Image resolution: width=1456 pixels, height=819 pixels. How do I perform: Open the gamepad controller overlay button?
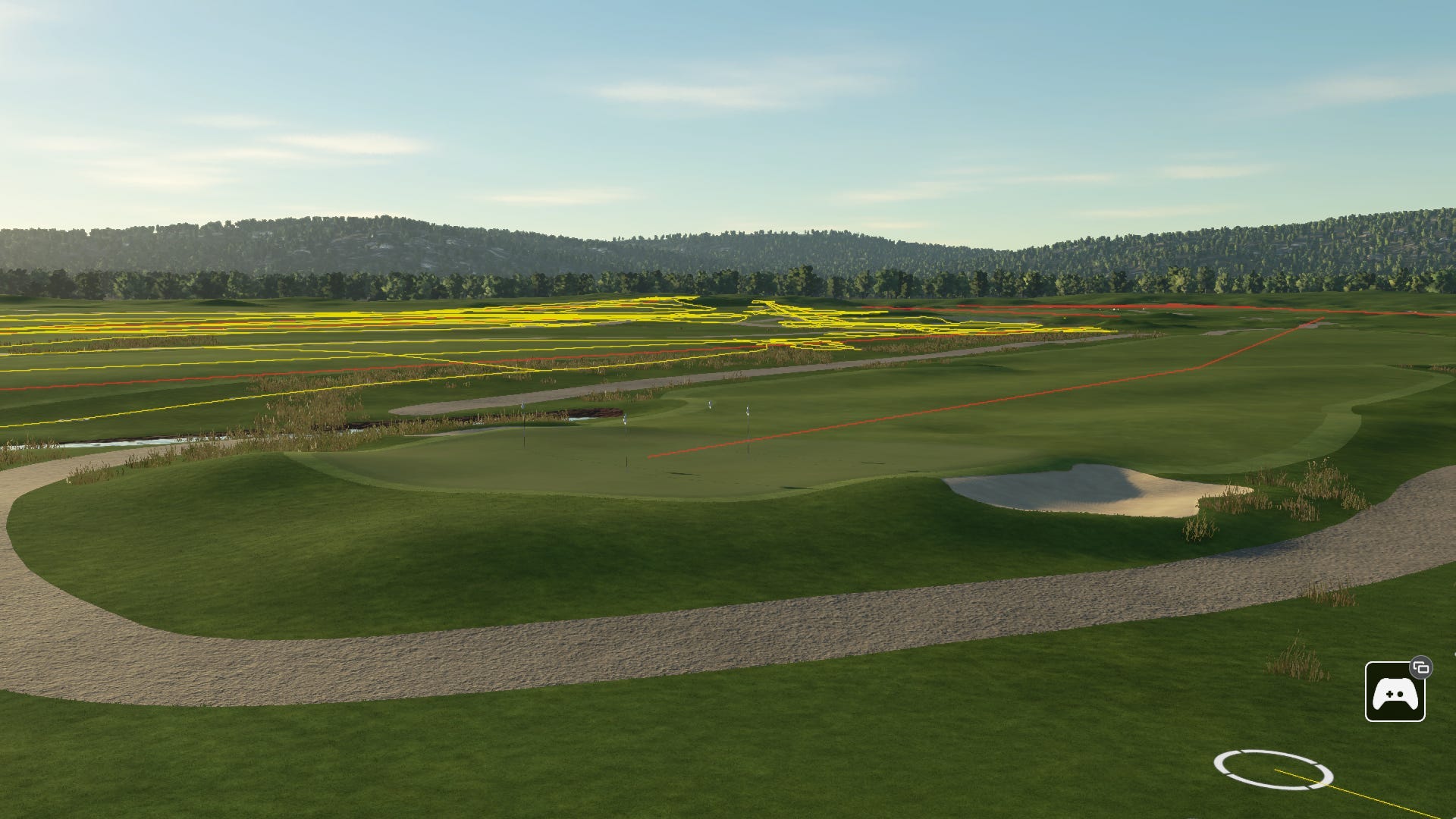1395,692
